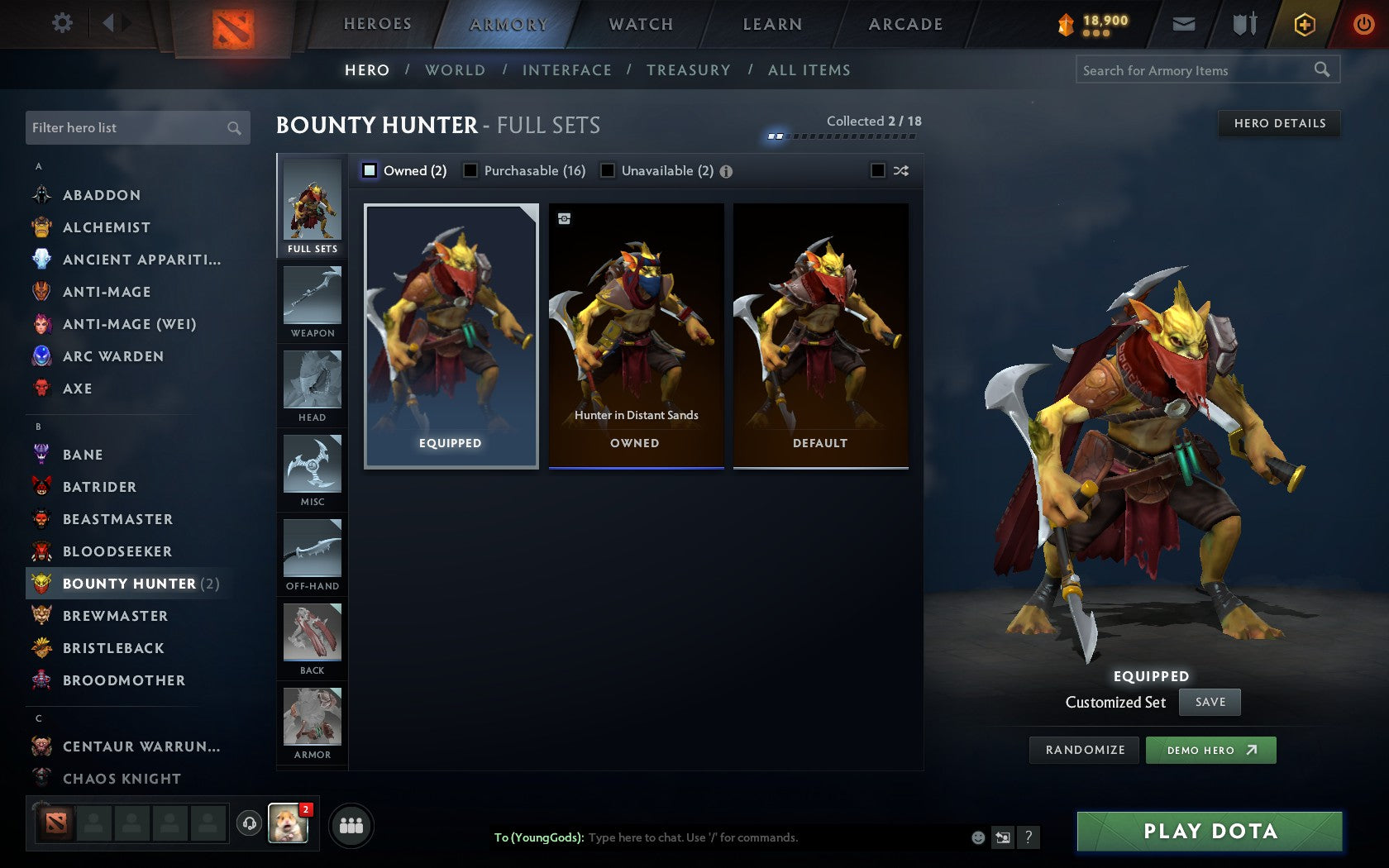Screen dimensions: 1389x868
Task: Click the Hero Details button
Action: [x=1279, y=123]
